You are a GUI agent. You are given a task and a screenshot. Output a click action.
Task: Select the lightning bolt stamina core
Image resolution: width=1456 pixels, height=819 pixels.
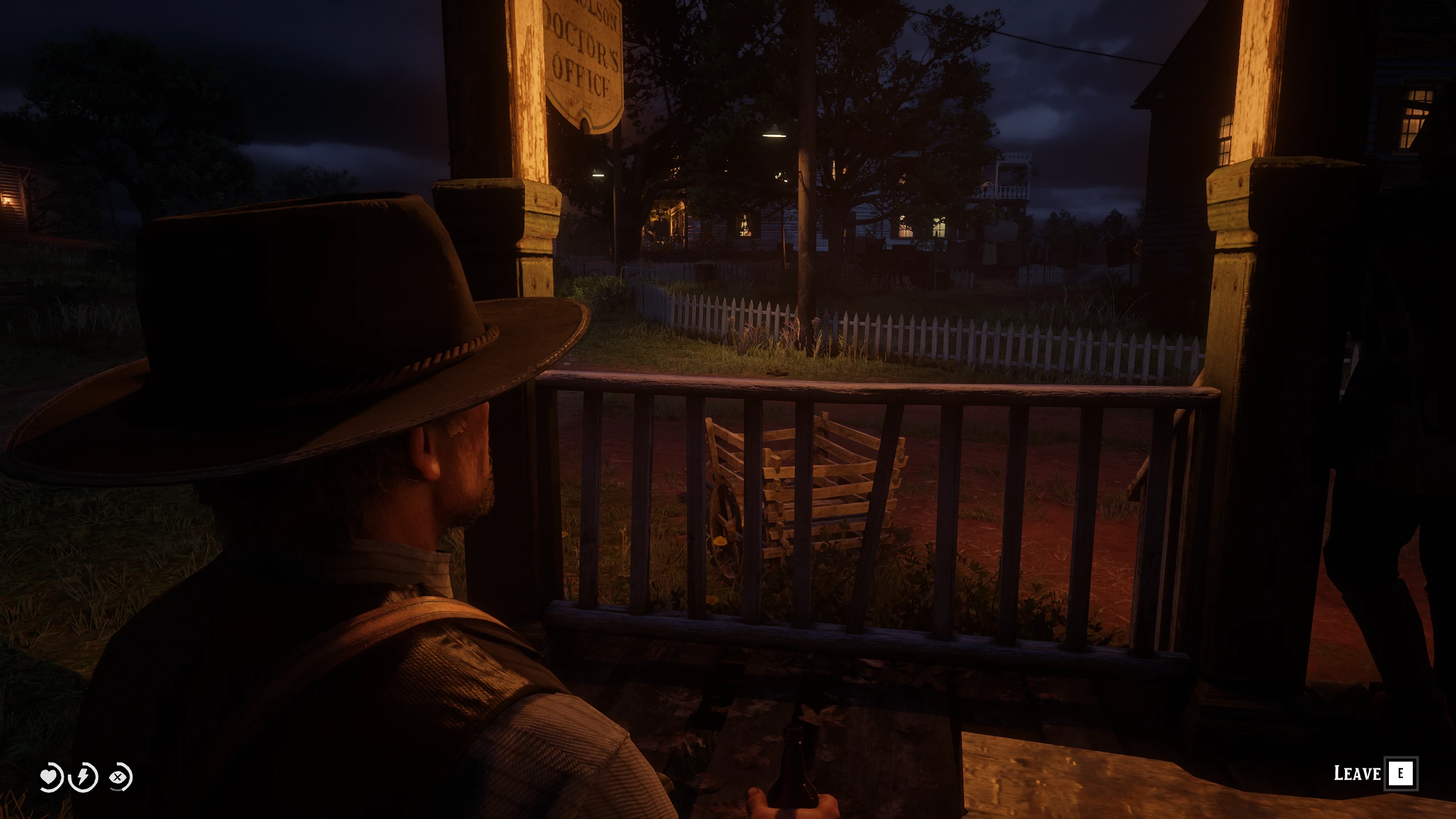pos(84,777)
